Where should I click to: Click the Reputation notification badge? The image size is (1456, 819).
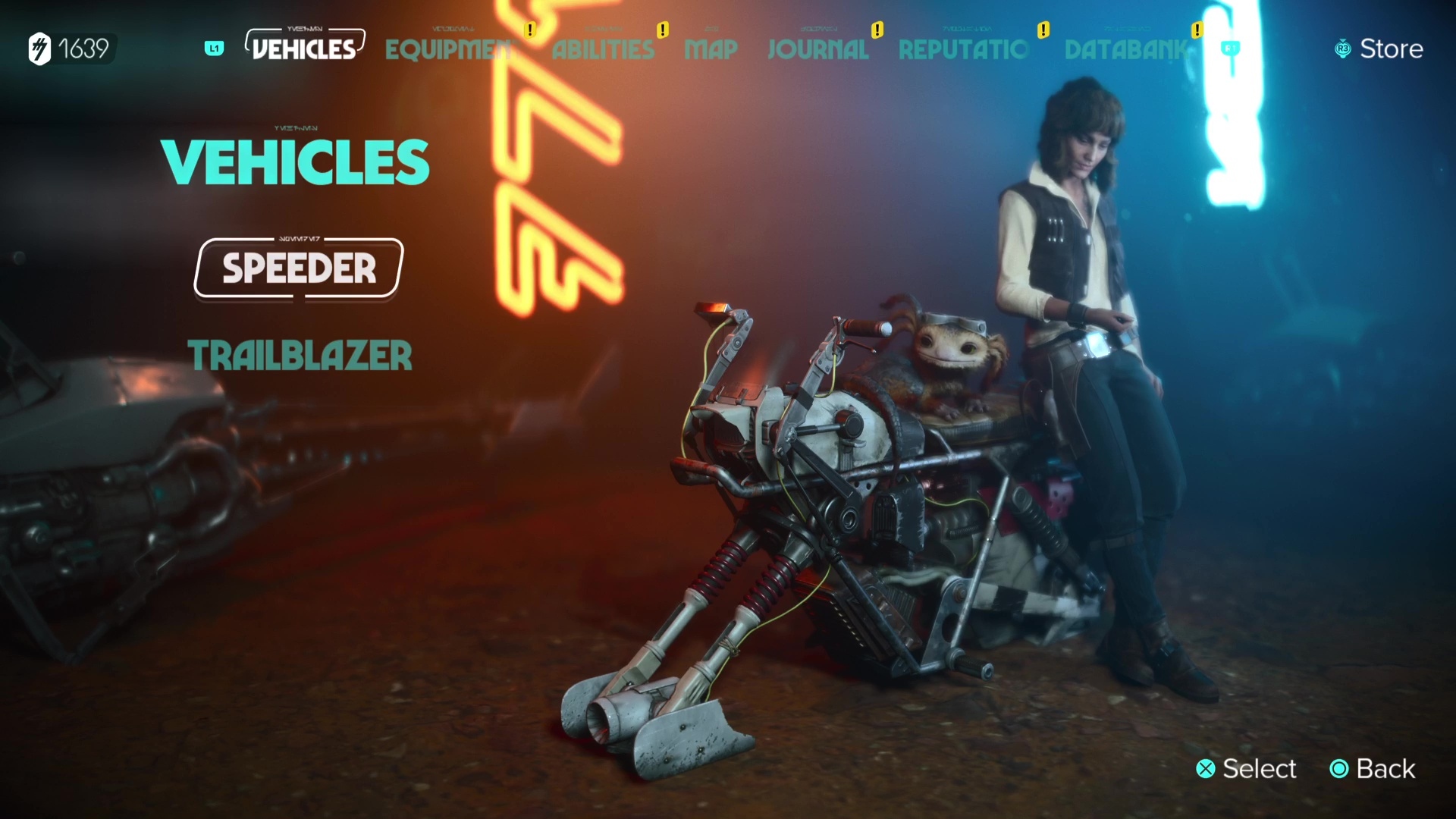(x=1043, y=30)
